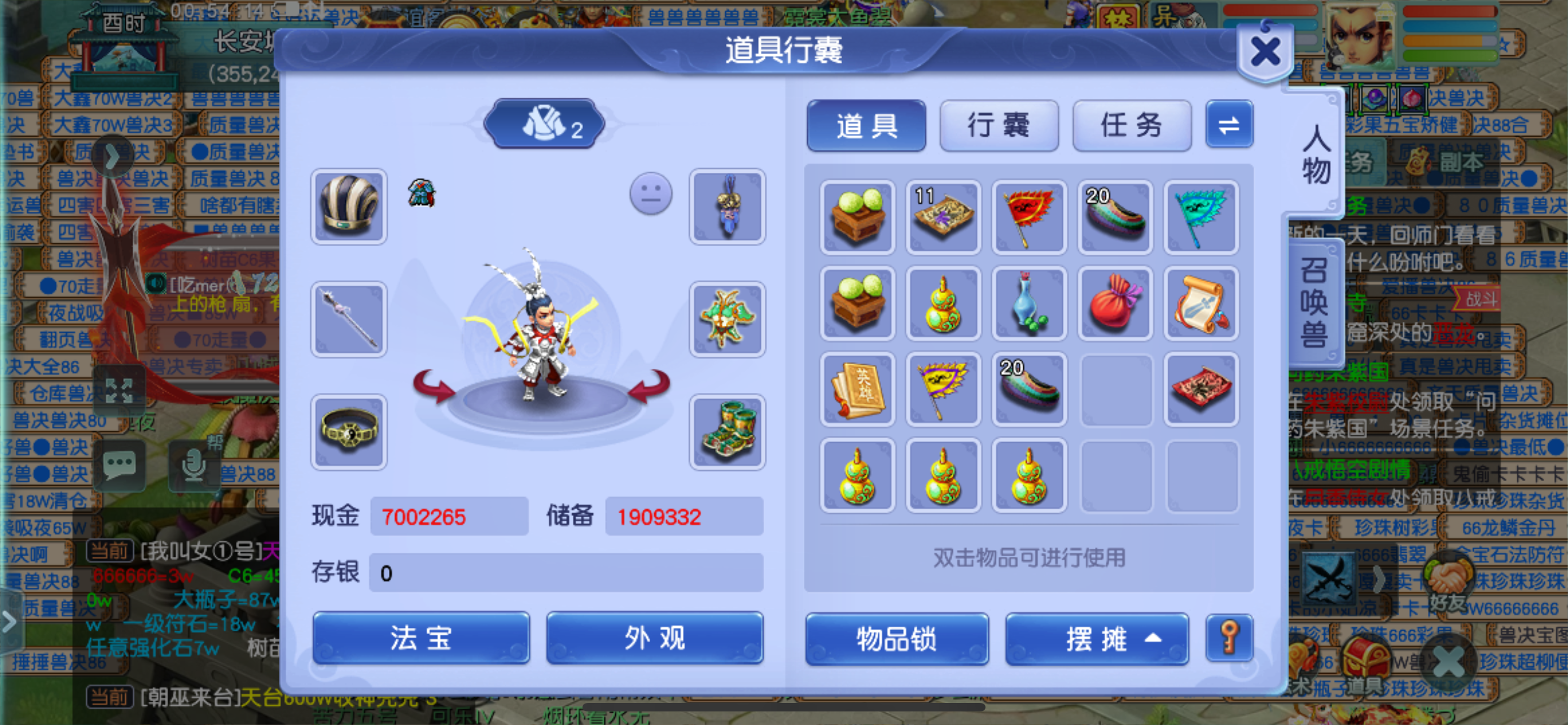1568x725 pixels.
Task: Collapse panel with left edge chevron arrow
Action: [x=8, y=622]
